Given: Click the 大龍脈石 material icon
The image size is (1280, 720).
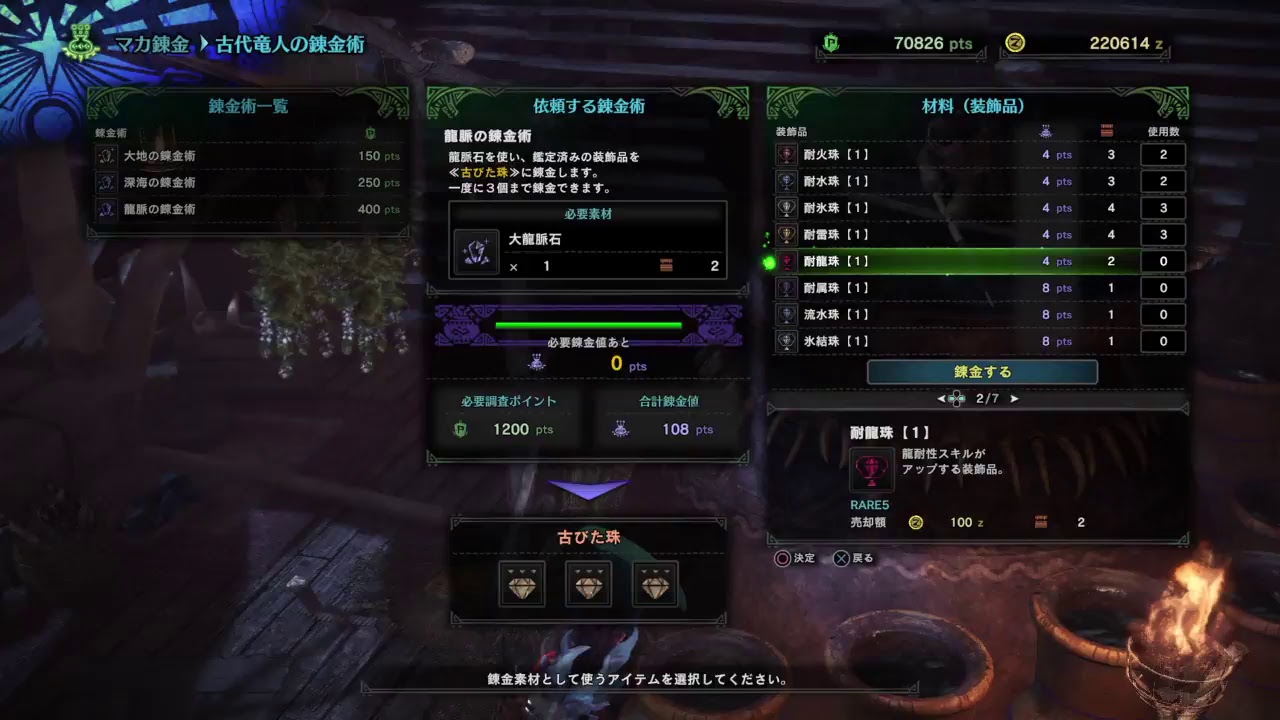Looking at the screenshot, I should point(477,252).
